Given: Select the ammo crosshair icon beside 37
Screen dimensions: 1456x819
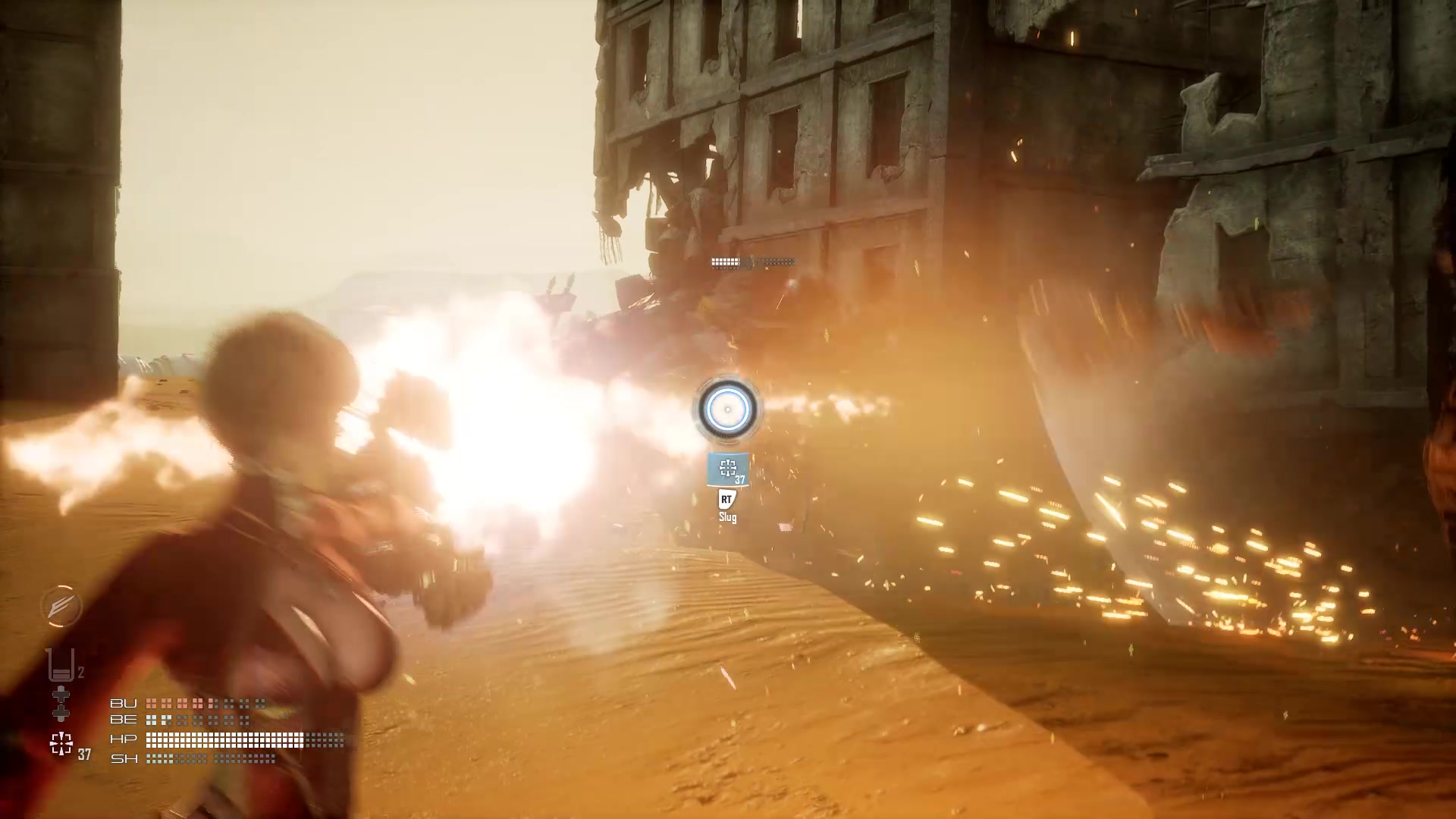Looking at the screenshot, I should pos(61,742).
